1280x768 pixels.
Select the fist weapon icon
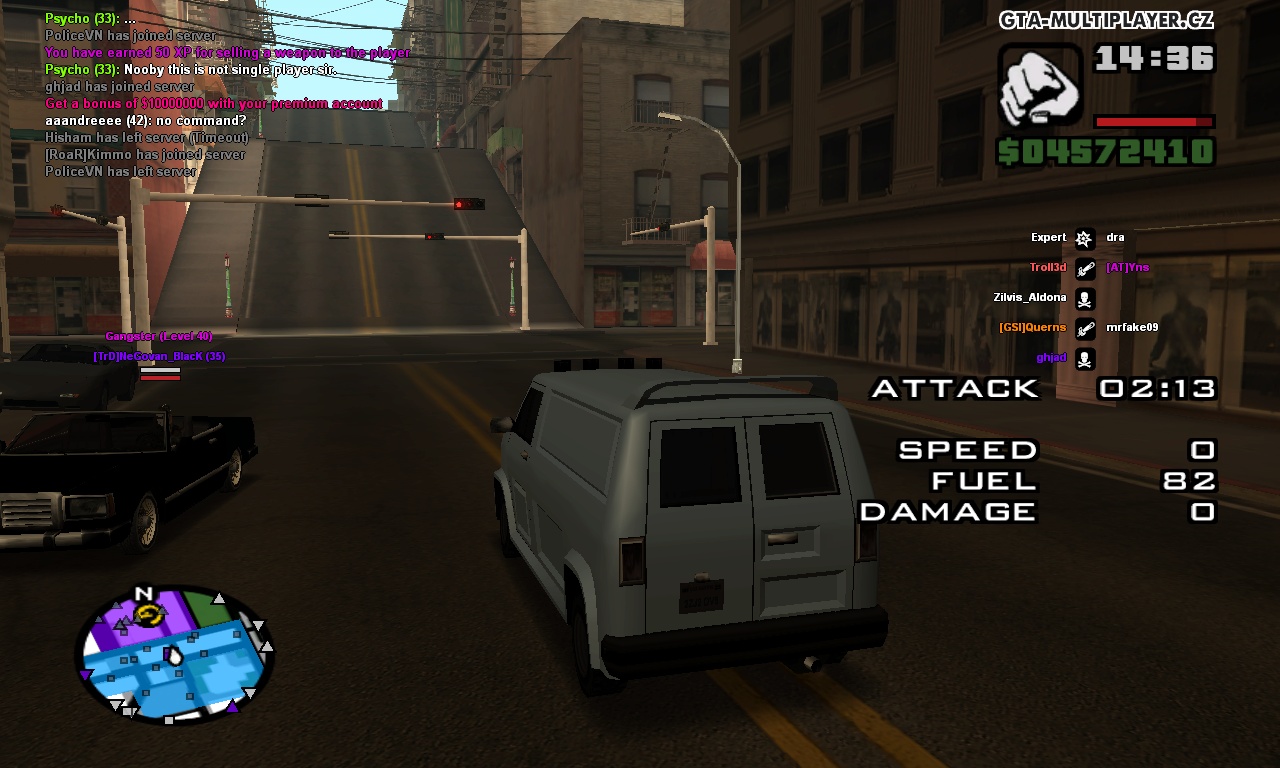[1040, 86]
